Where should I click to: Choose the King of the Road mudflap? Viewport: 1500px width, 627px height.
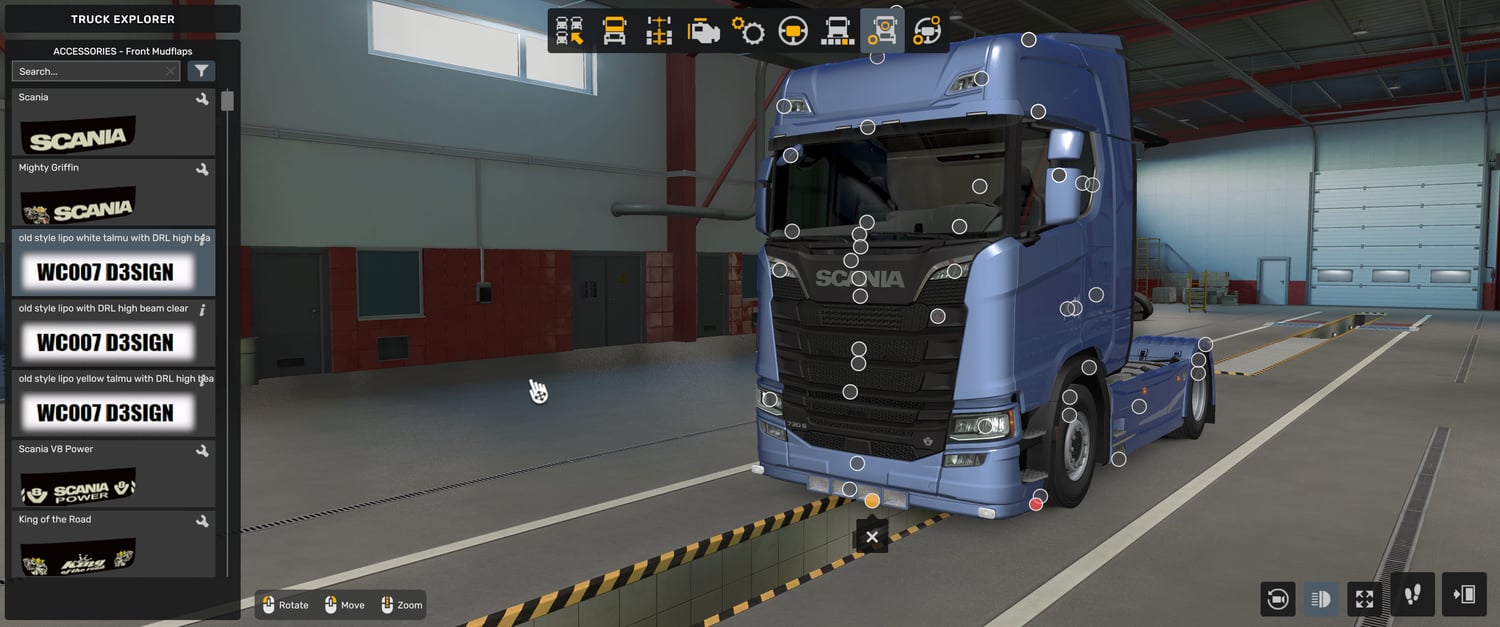point(113,544)
